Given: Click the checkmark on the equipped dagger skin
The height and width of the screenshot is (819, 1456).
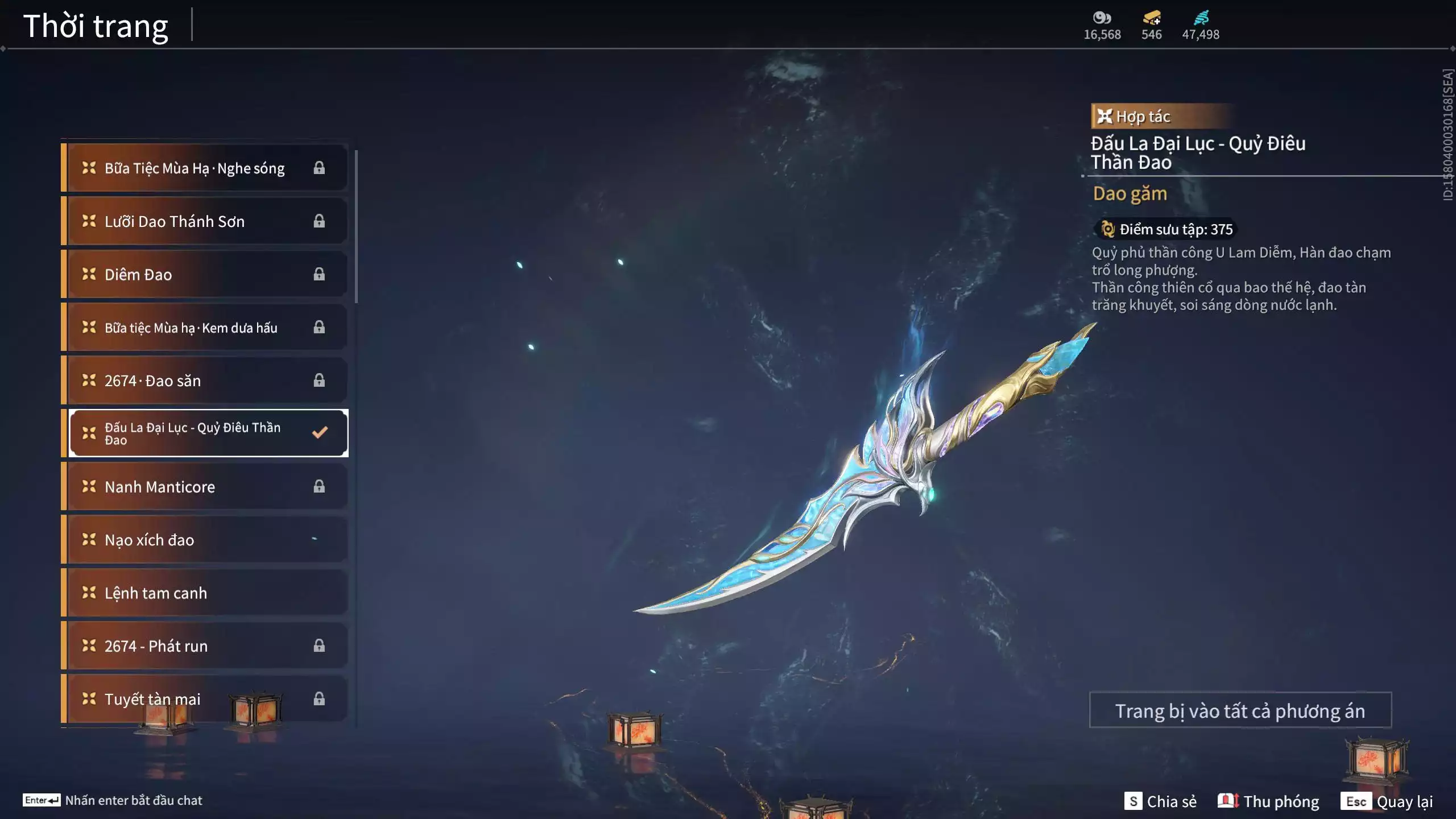Looking at the screenshot, I should (318, 432).
